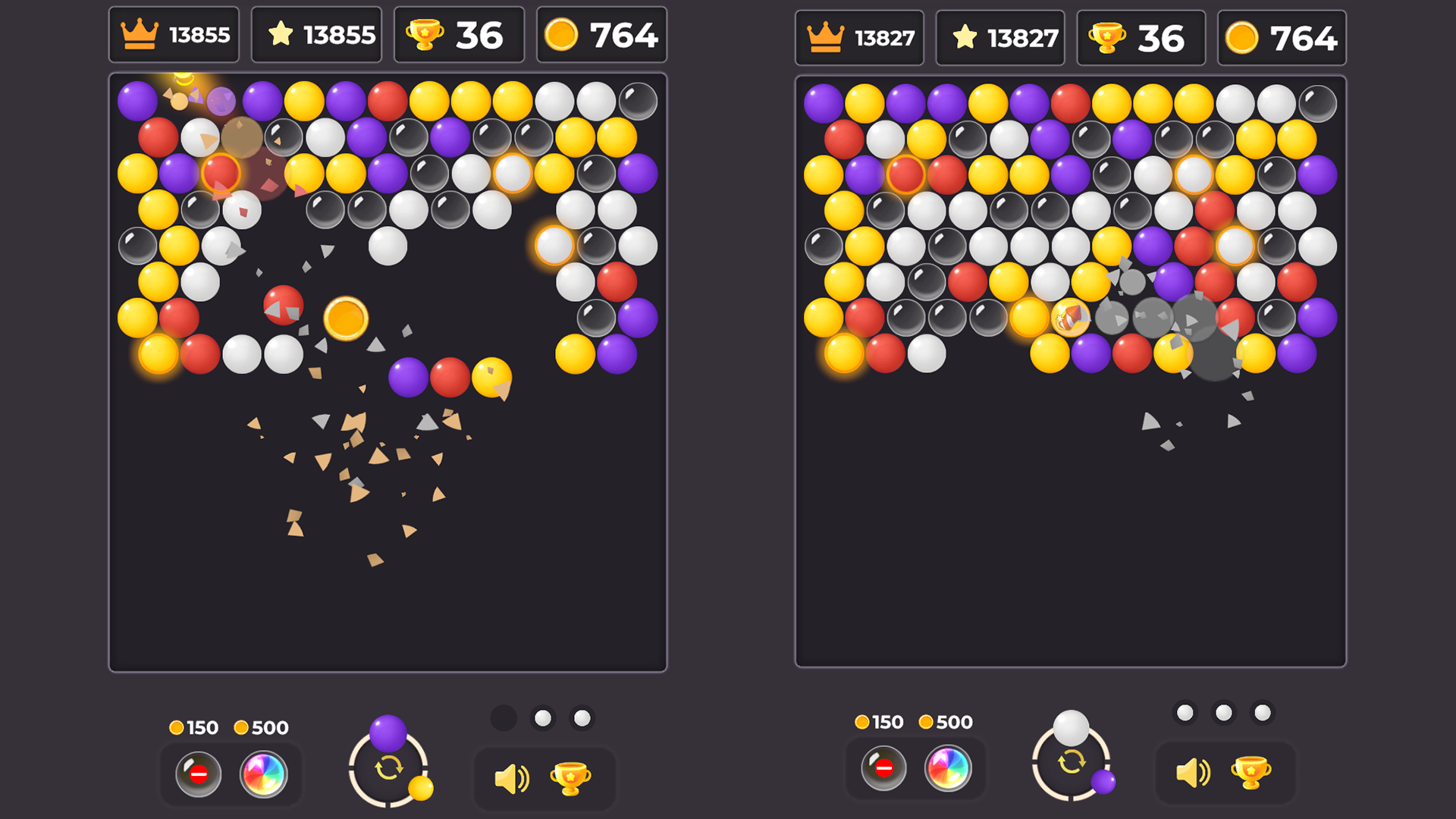Select the rainbow color-ball power-up on left panel
This screenshot has width=1456, height=819.
264,774
